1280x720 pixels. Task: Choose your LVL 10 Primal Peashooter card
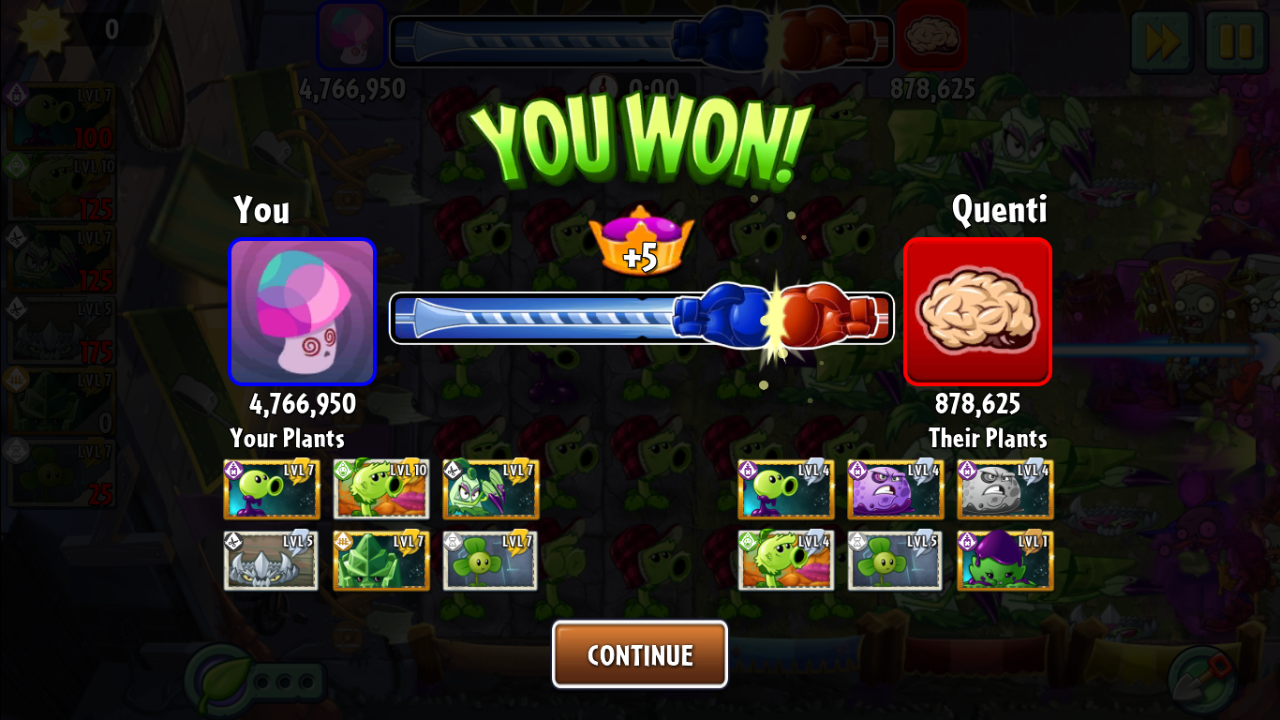point(381,489)
